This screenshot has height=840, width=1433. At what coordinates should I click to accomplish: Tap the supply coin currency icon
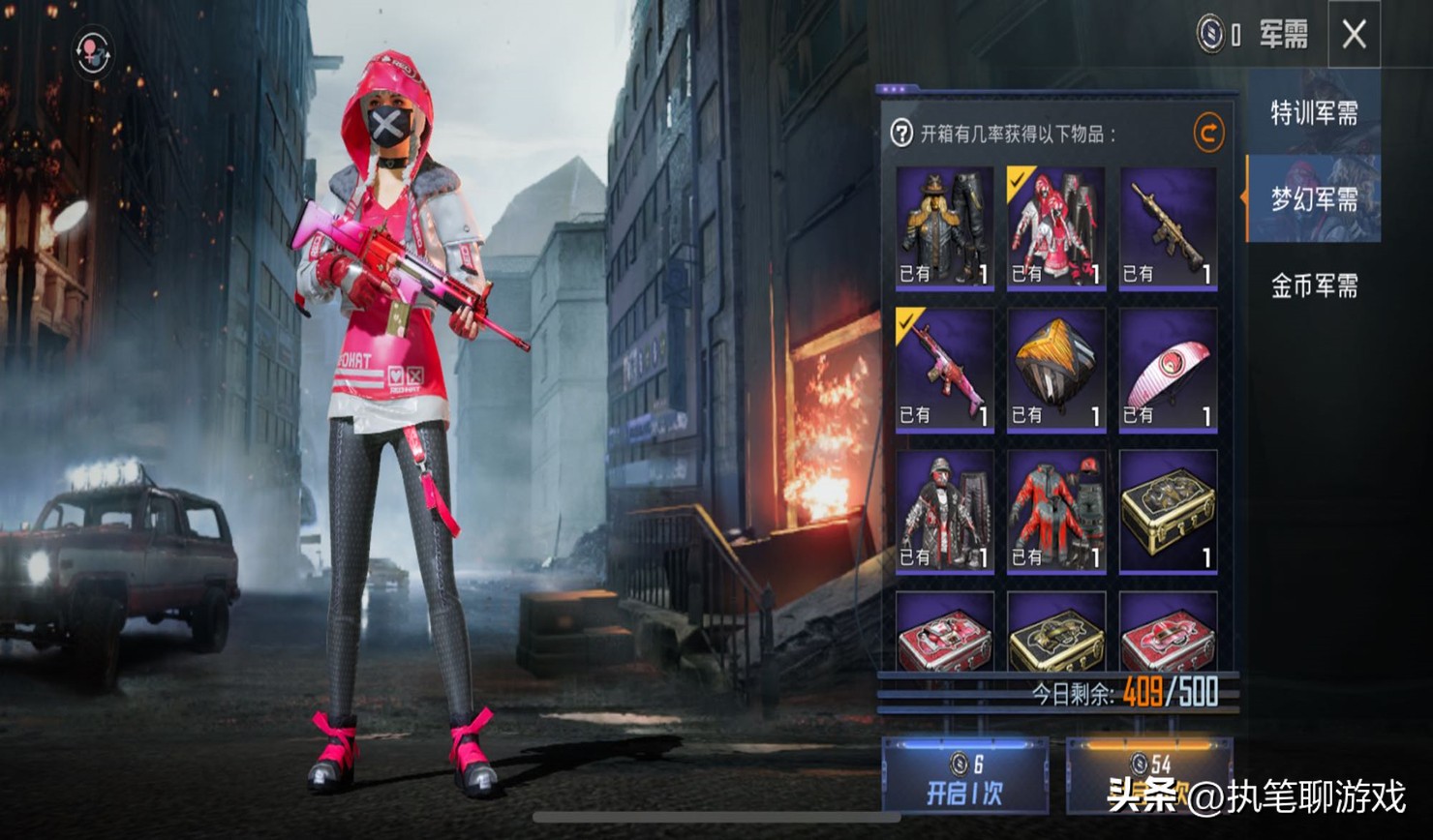pos(1210,35)
